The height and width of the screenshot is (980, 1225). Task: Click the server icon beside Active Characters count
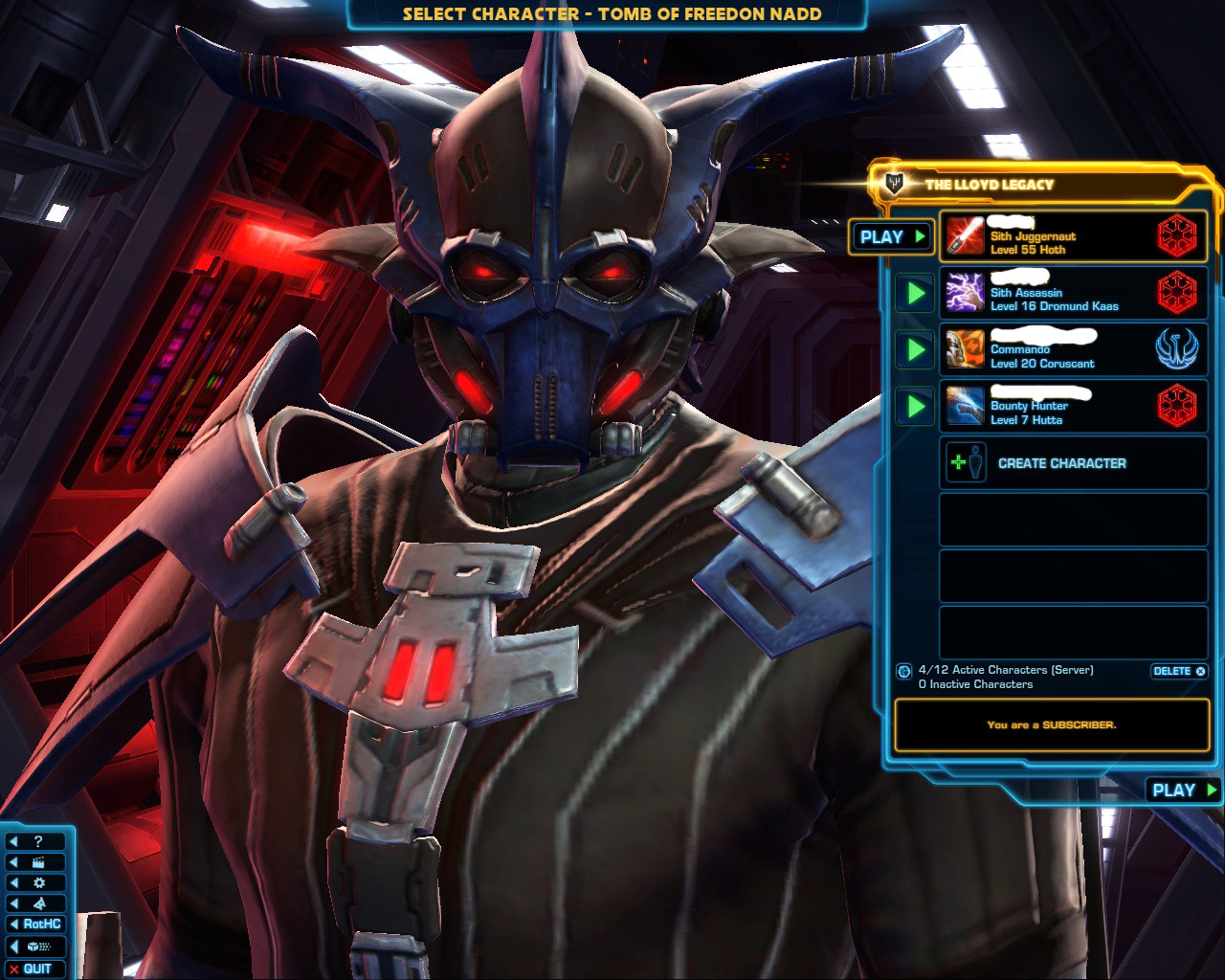coord(904,671)
